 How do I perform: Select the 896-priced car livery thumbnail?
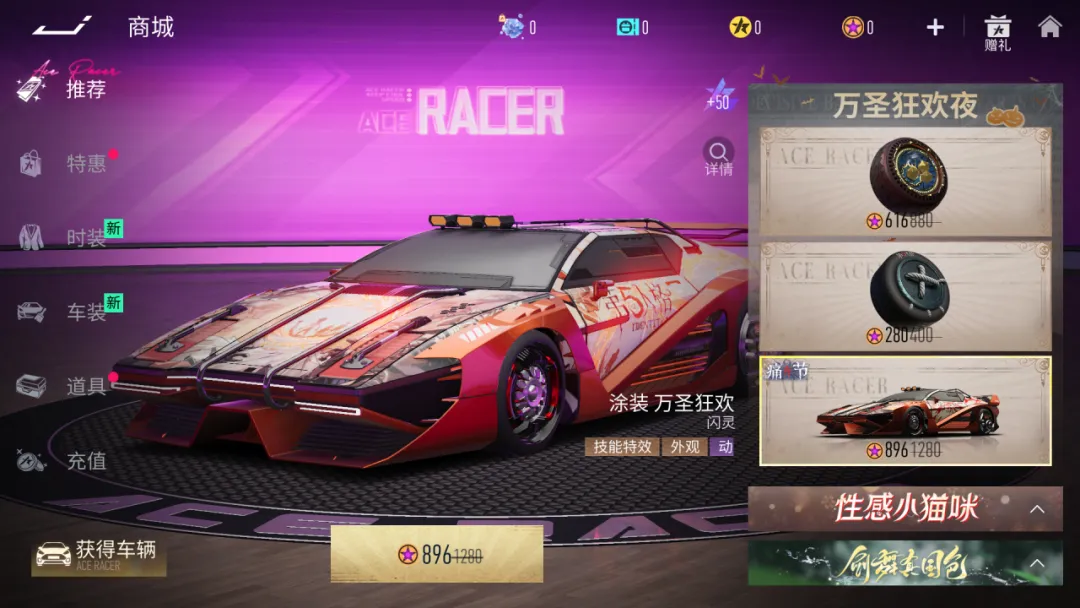[x=905, y=410]
